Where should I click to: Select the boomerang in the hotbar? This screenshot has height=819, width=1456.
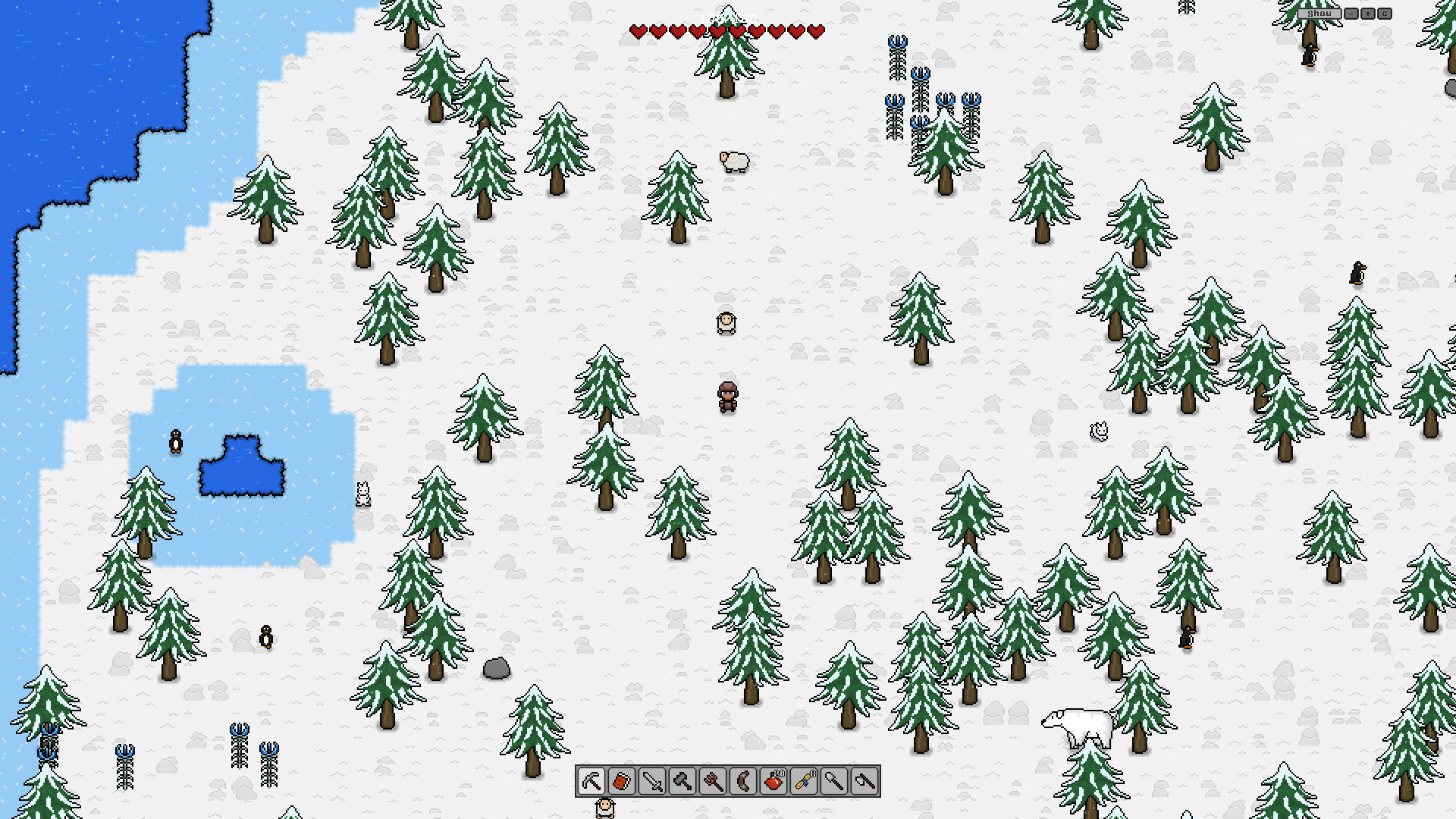[745, 782]
